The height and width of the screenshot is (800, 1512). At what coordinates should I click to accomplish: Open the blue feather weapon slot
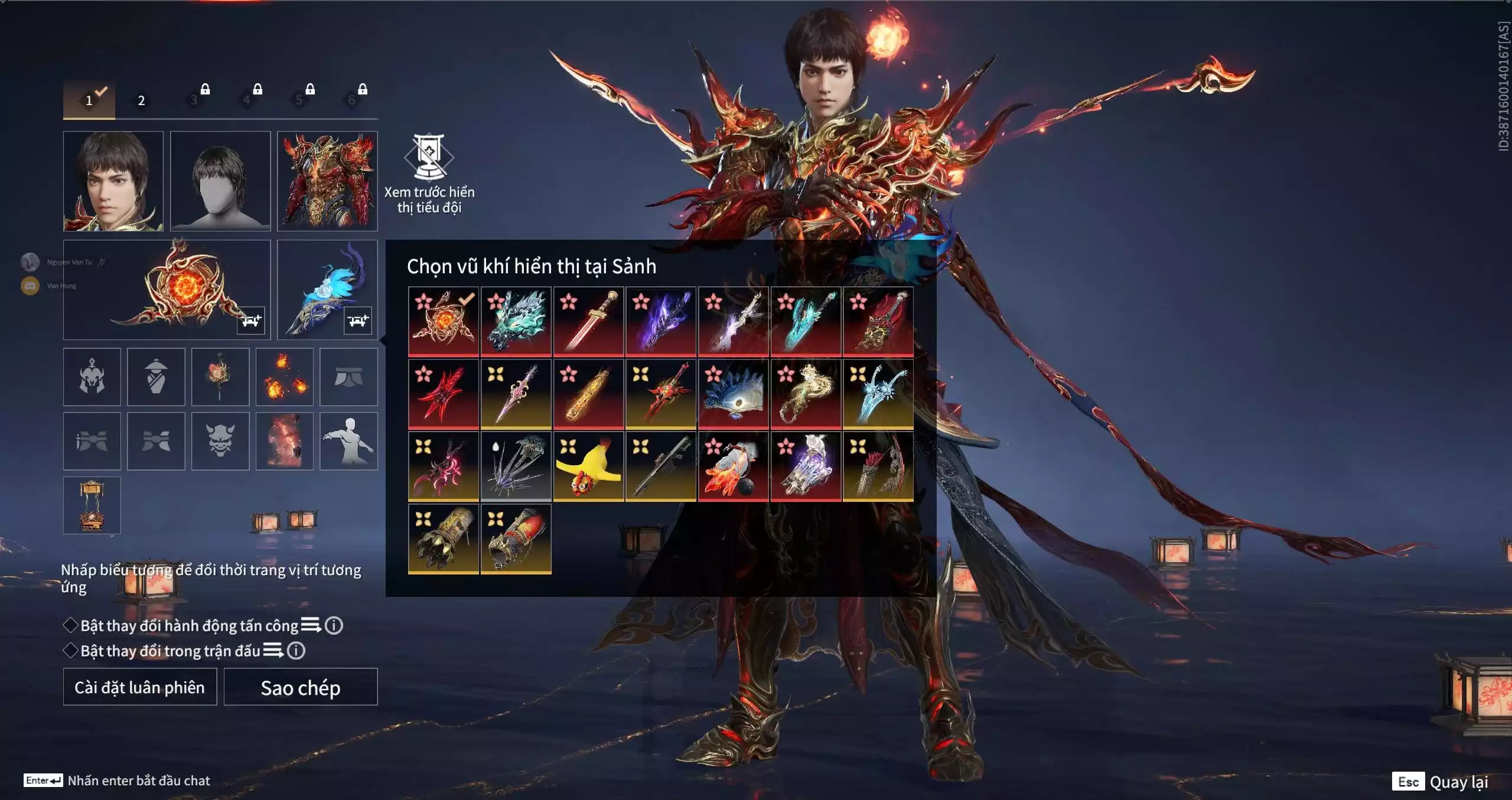click(x=327, y=289)
